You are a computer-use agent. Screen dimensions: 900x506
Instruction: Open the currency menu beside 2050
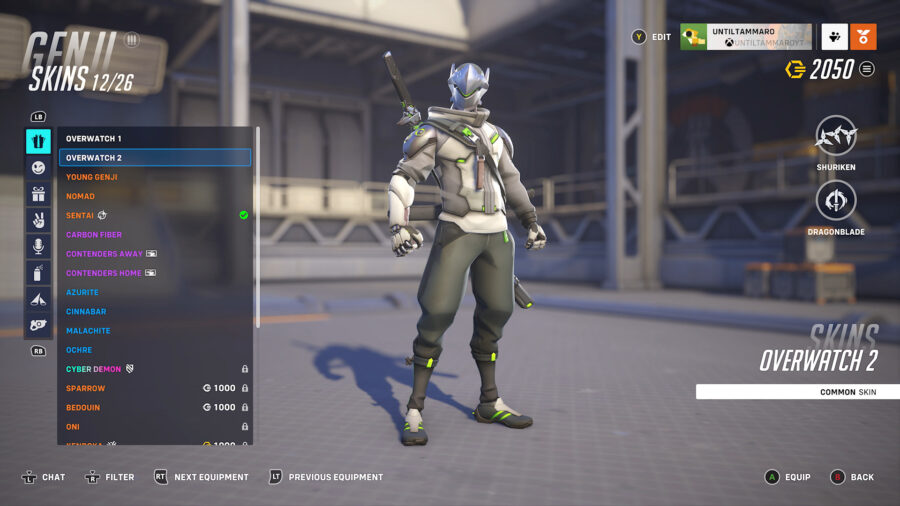pos(867,69)
